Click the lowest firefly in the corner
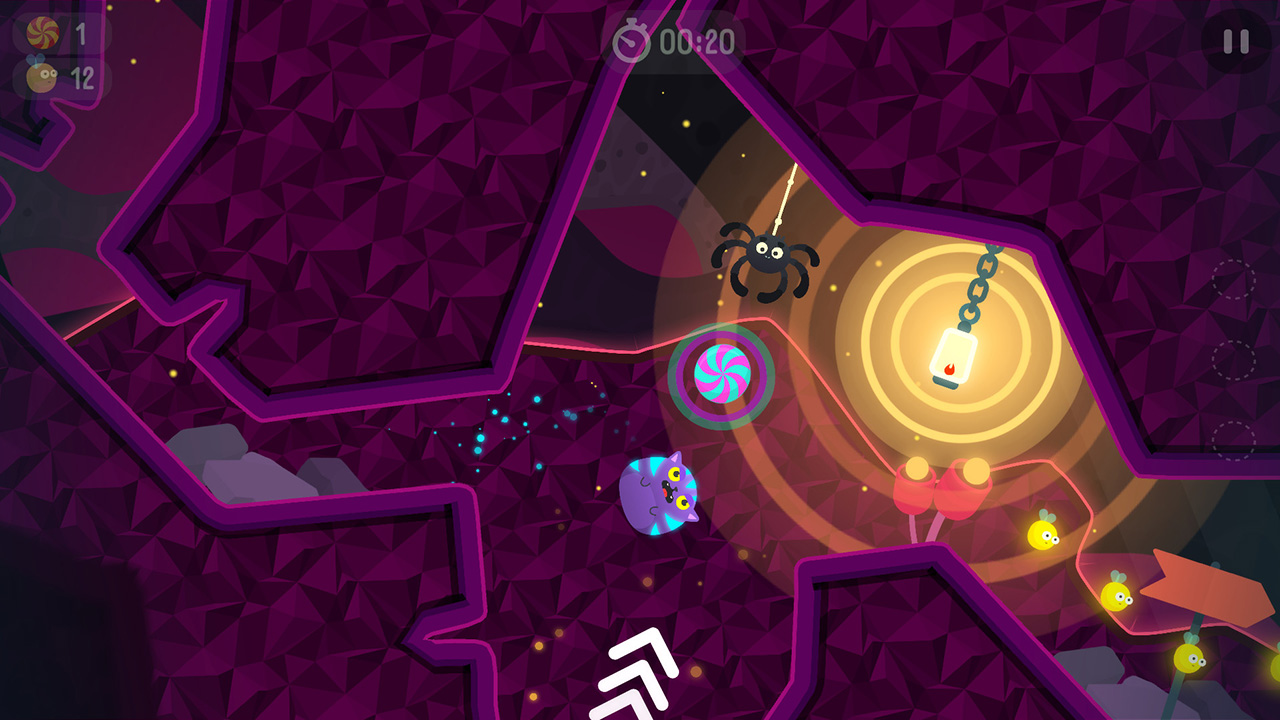 click(x=1189, y=658)
